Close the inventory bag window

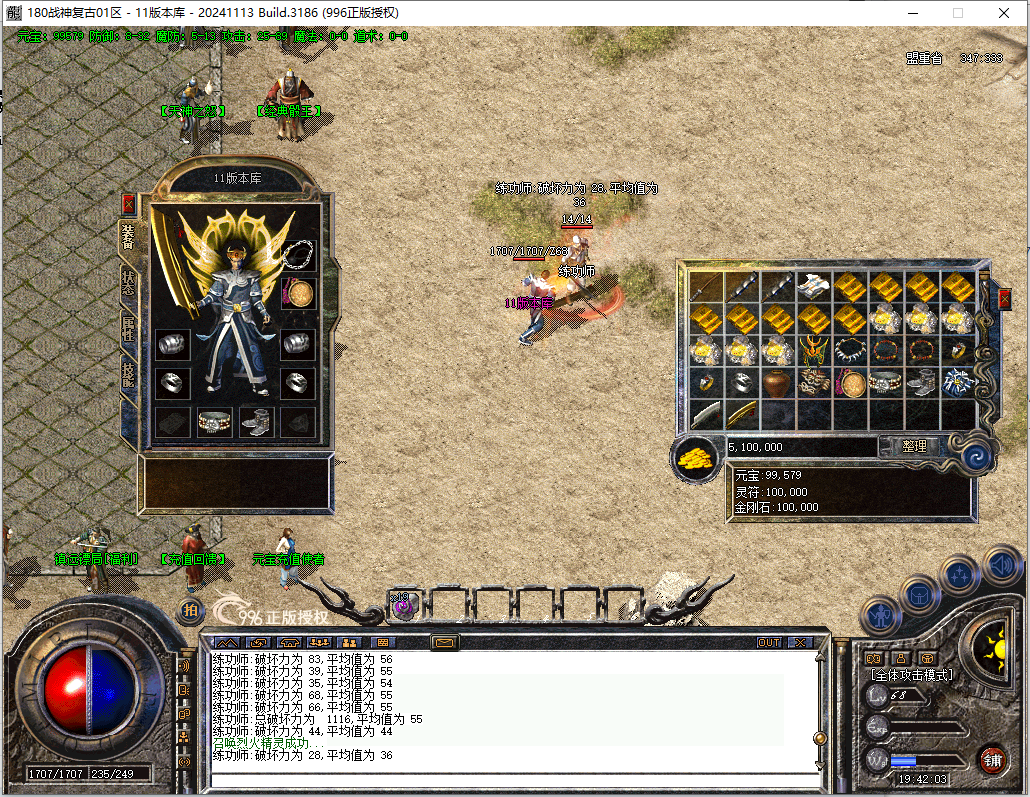pyautogui.click(x=1005, y=299)
